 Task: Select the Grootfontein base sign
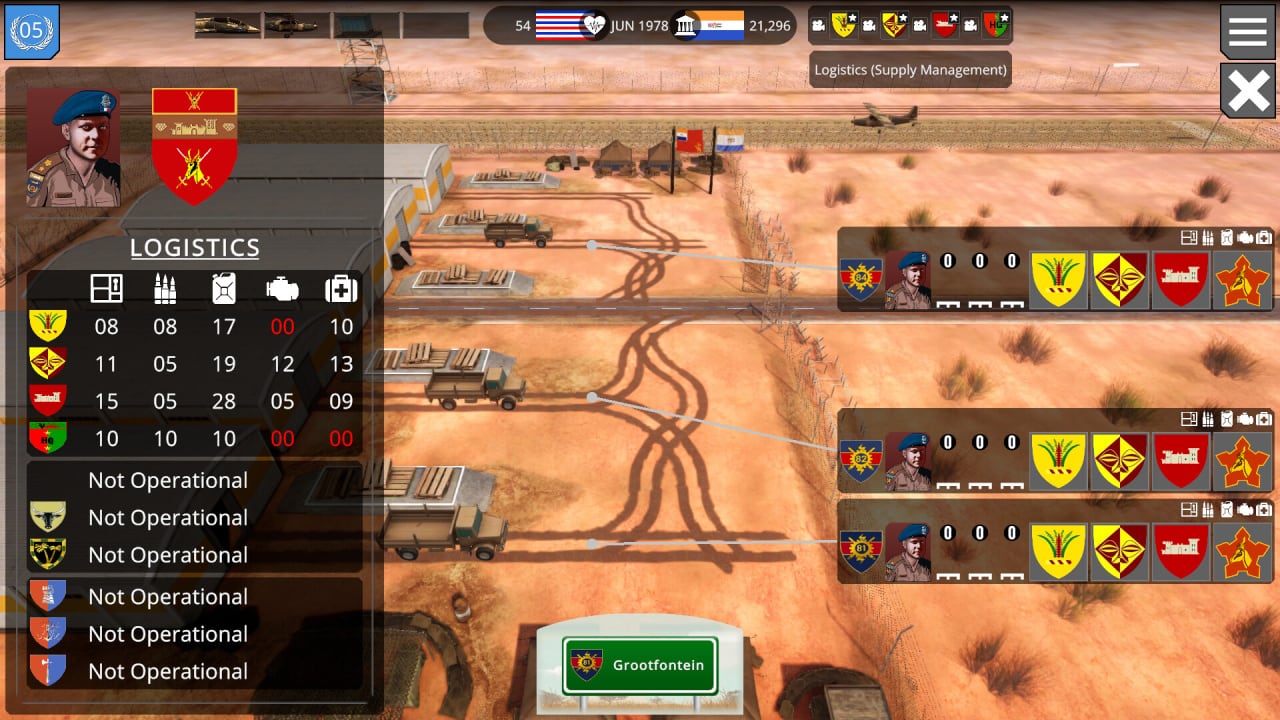coord(640,665)
